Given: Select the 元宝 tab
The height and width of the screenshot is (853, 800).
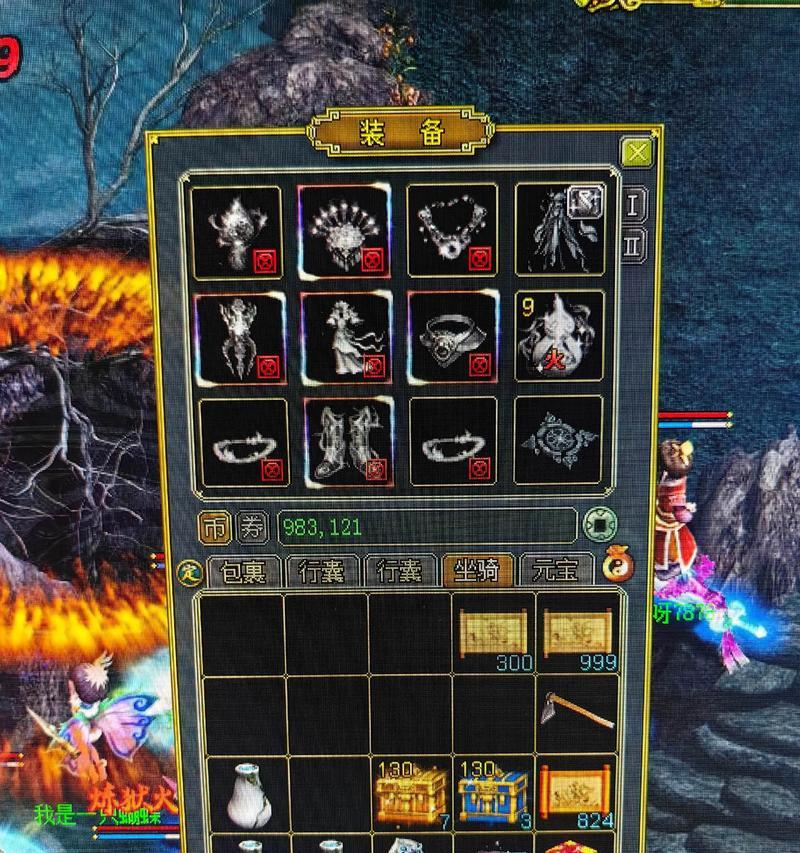Looking at the screenshot, I should click(556, 570).
